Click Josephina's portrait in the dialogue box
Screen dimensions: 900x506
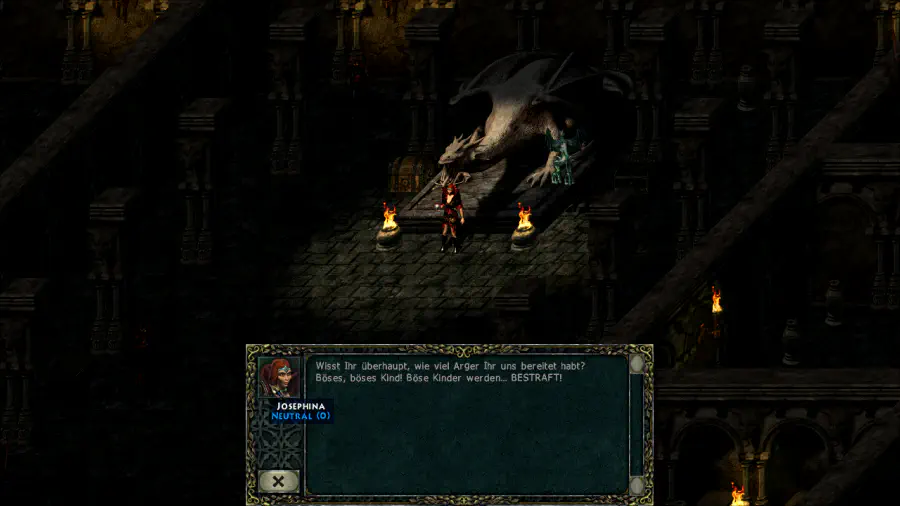[x=279, y=378]
